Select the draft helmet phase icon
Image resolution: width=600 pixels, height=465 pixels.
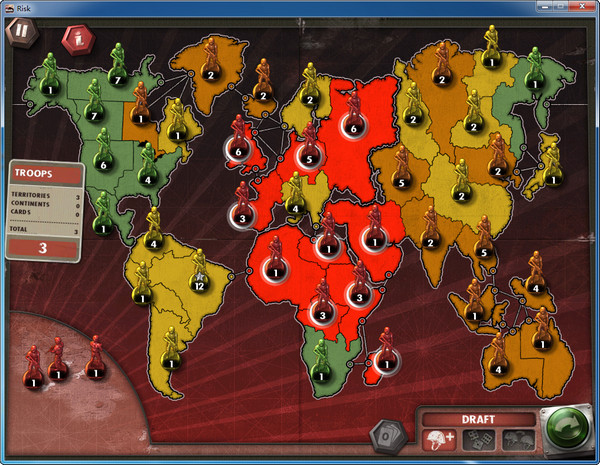(441, 438)
